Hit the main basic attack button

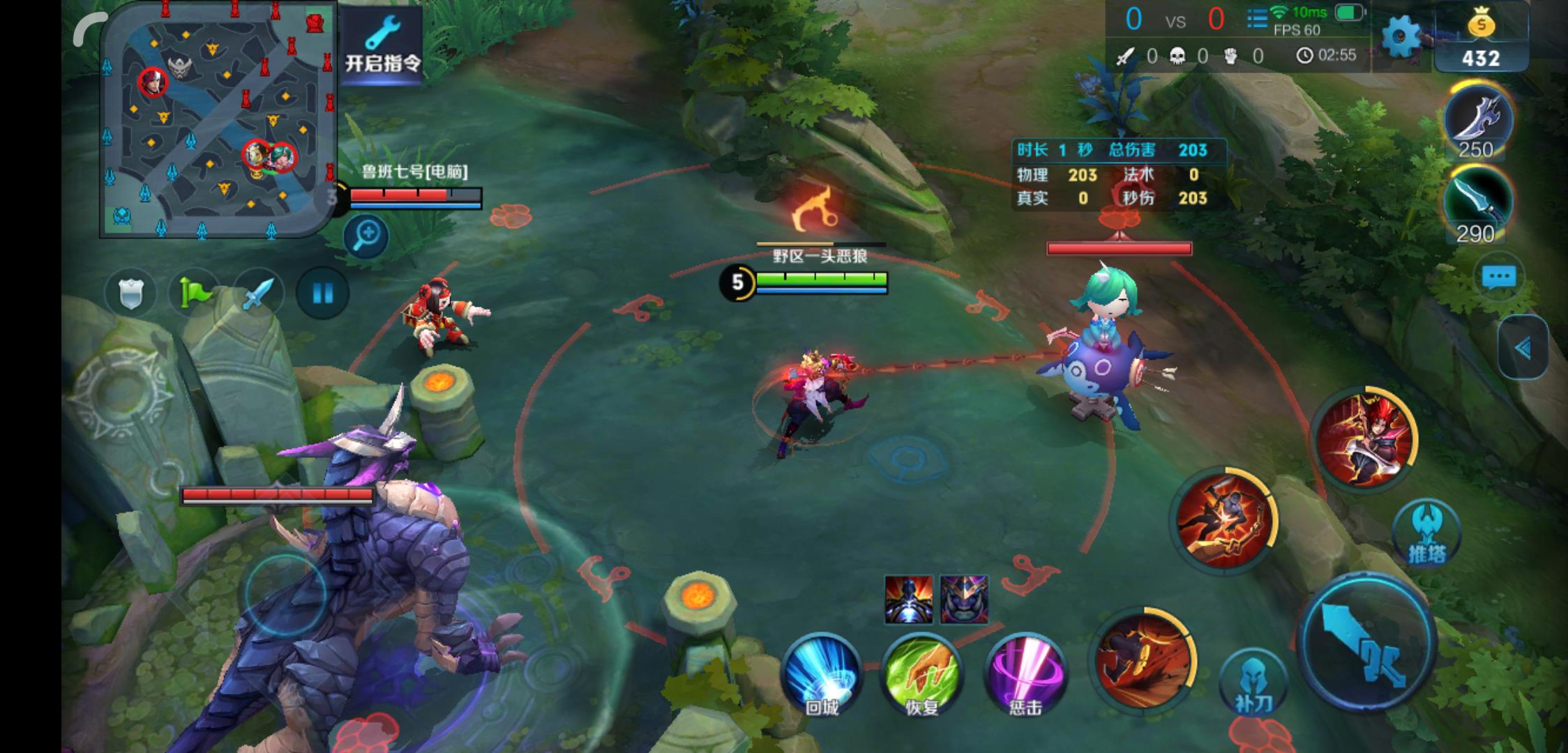(1367, 643)
